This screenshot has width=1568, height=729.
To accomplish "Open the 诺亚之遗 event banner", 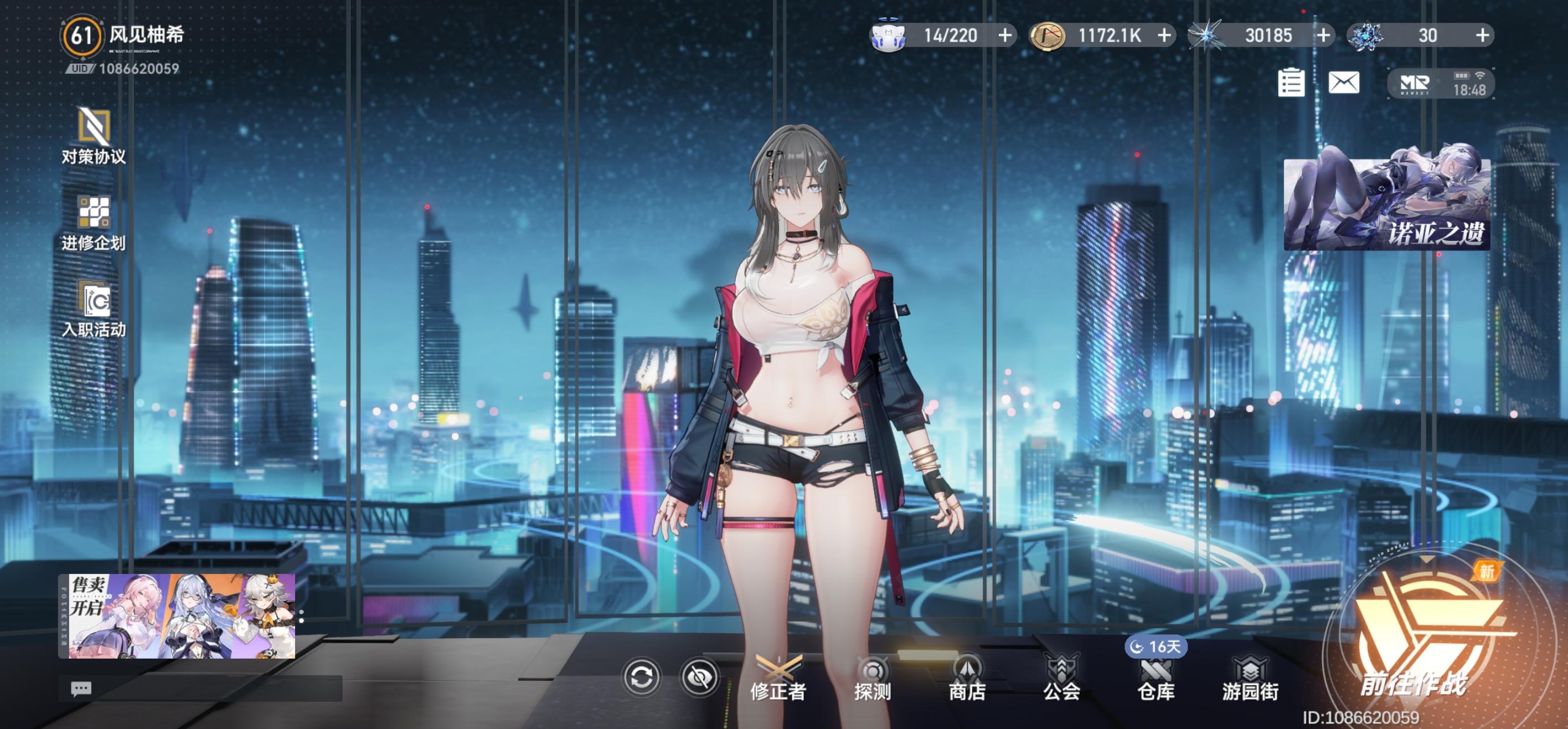I will point(1386,204).
